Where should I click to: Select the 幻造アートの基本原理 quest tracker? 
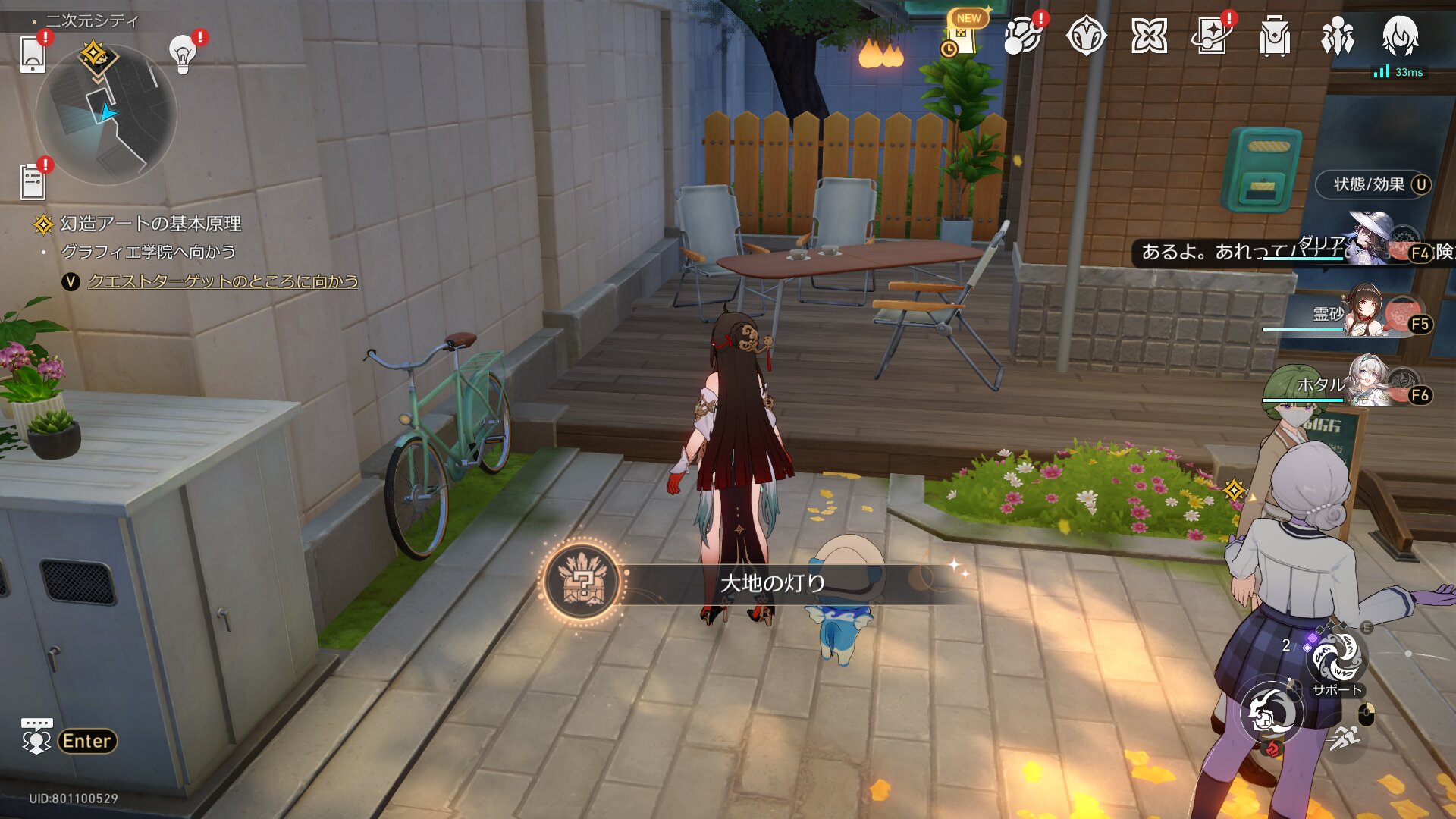pos(150,224)
